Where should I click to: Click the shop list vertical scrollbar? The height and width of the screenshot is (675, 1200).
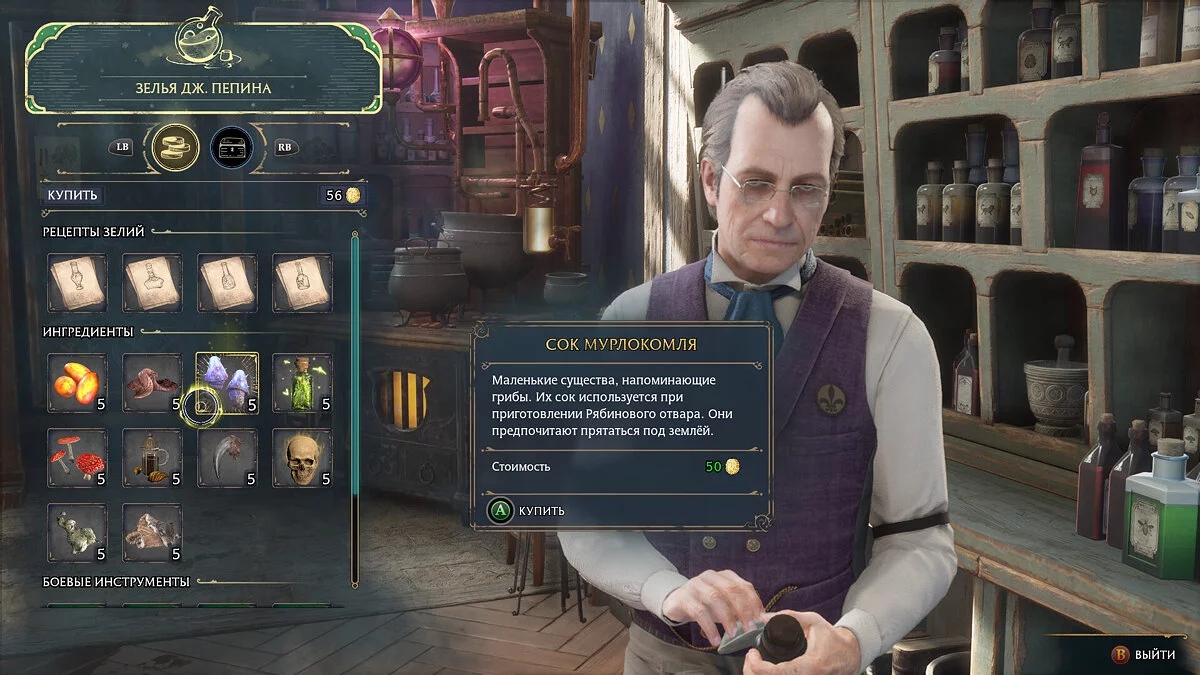click(354, 410)
